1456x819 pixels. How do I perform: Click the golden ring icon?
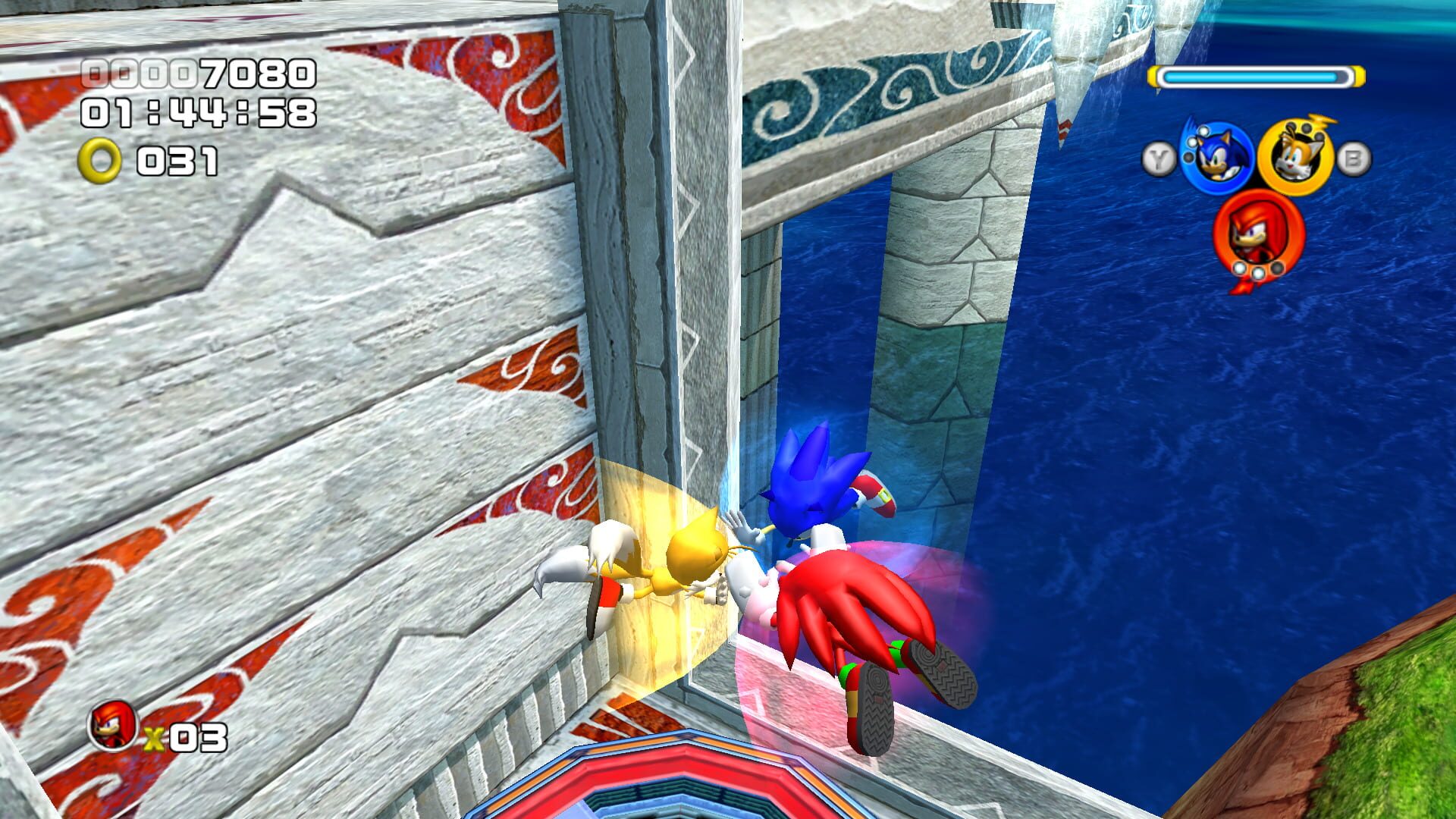point(99,159)
